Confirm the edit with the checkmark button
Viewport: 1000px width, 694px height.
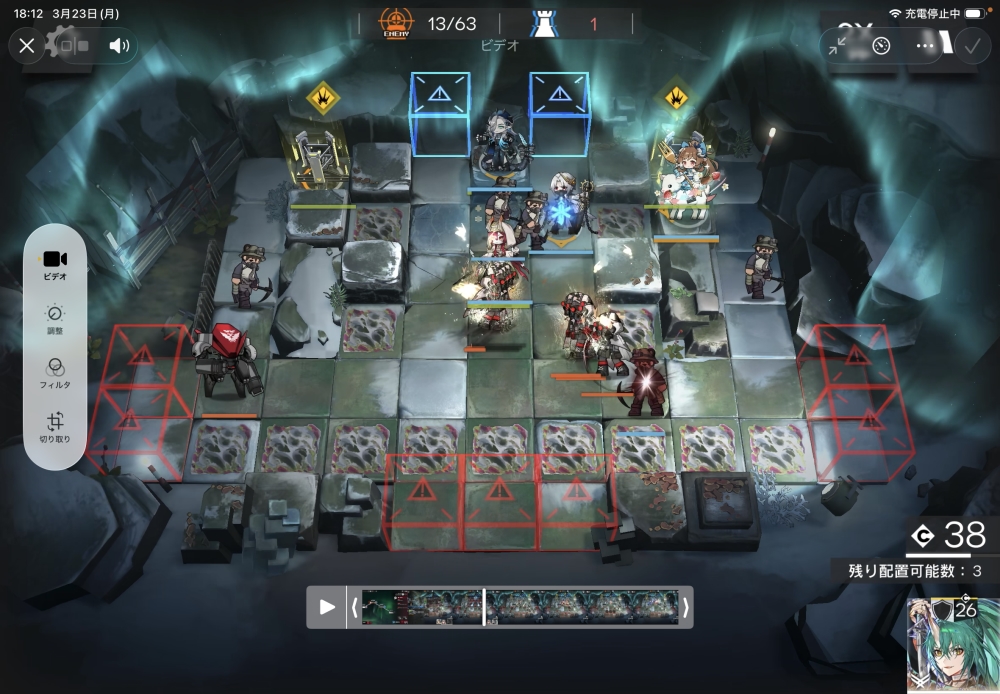point(971,46)
